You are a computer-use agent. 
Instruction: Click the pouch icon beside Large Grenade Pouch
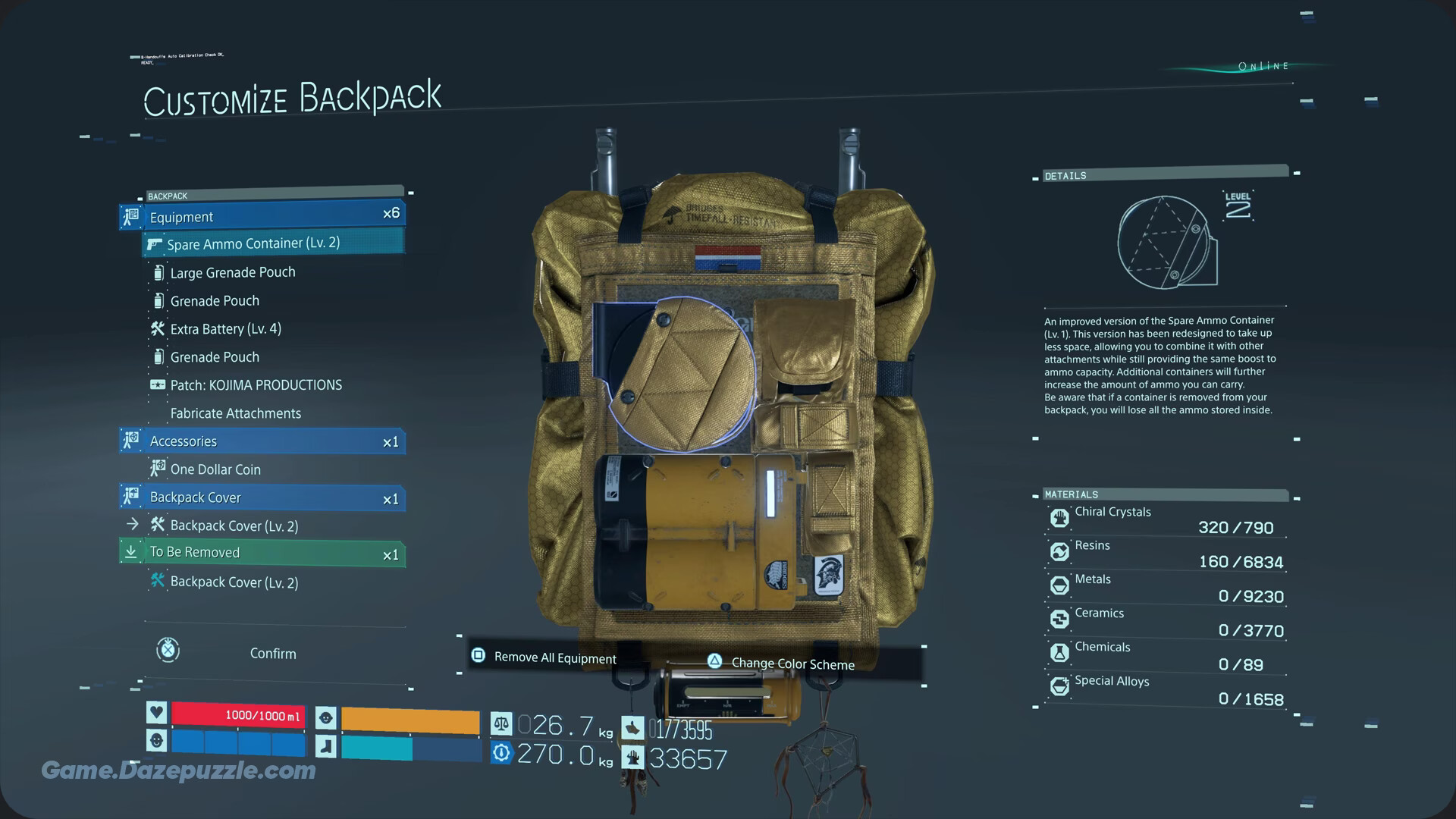click(x=158, y=271)
